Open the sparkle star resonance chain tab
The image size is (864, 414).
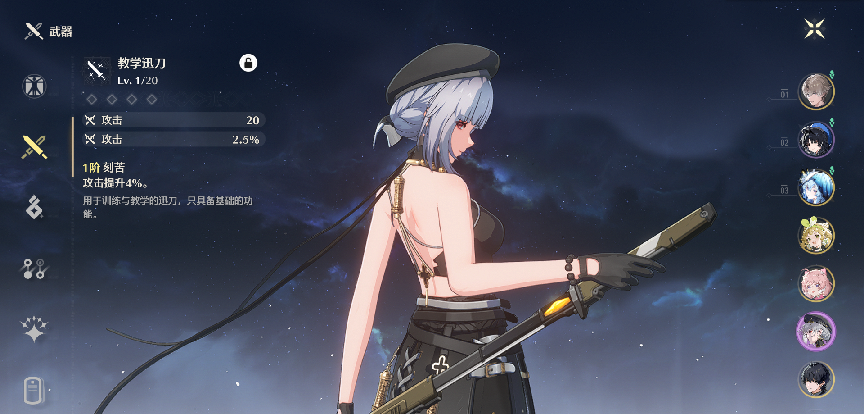coord(35,329)
